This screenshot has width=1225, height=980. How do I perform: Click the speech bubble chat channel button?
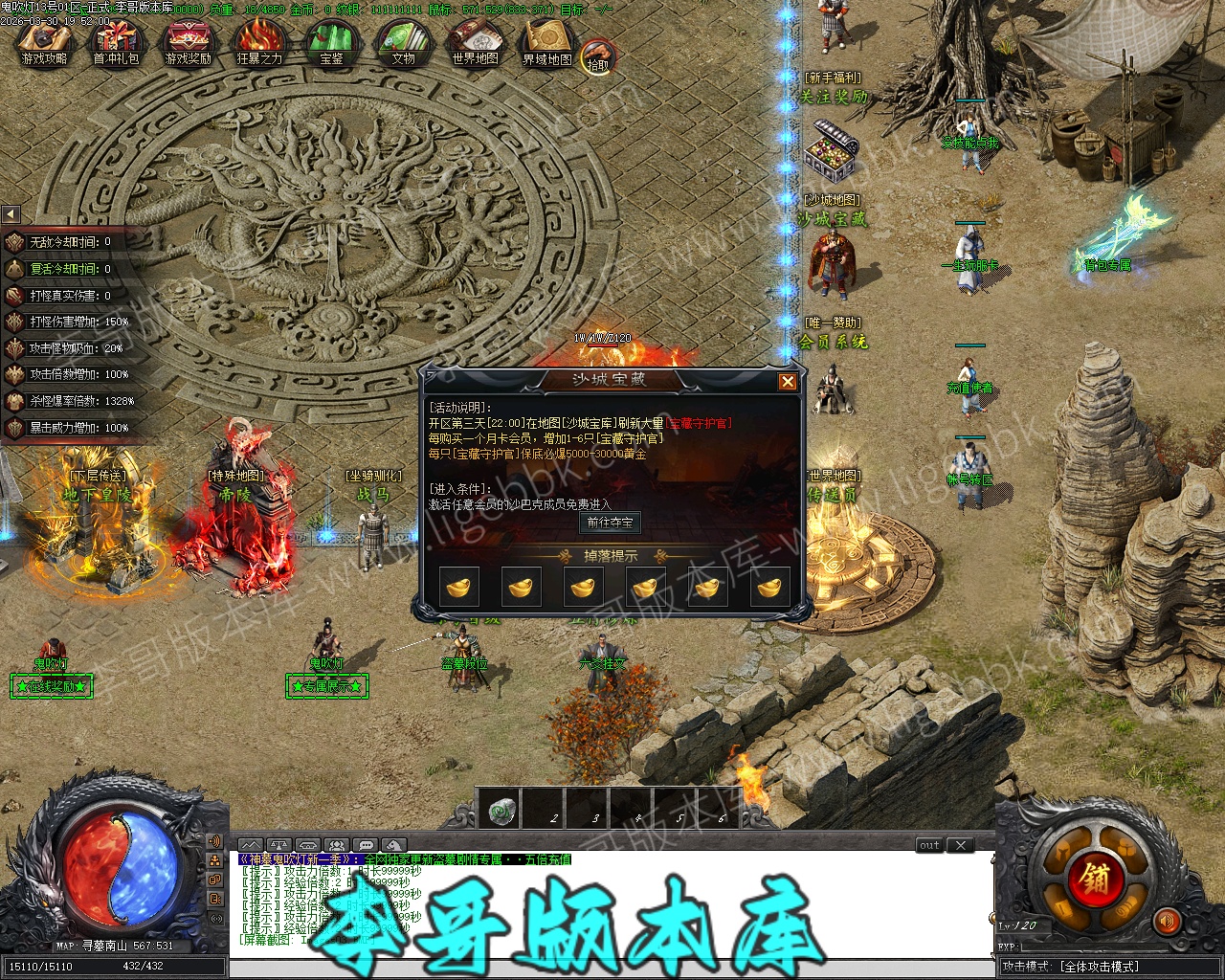point(365,845)
